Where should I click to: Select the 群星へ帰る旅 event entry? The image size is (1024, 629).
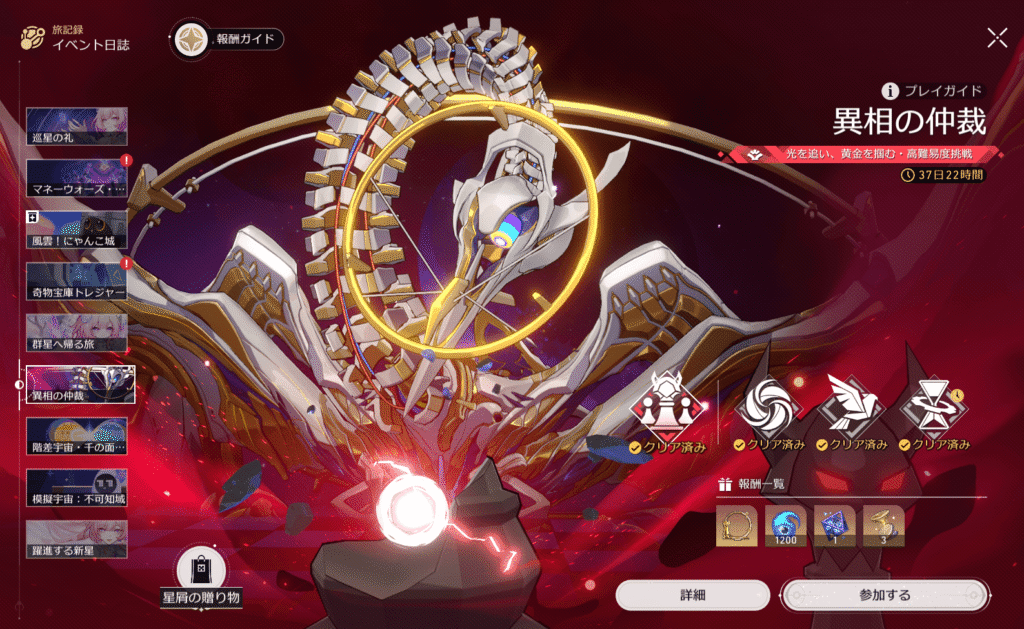[76, 333]
